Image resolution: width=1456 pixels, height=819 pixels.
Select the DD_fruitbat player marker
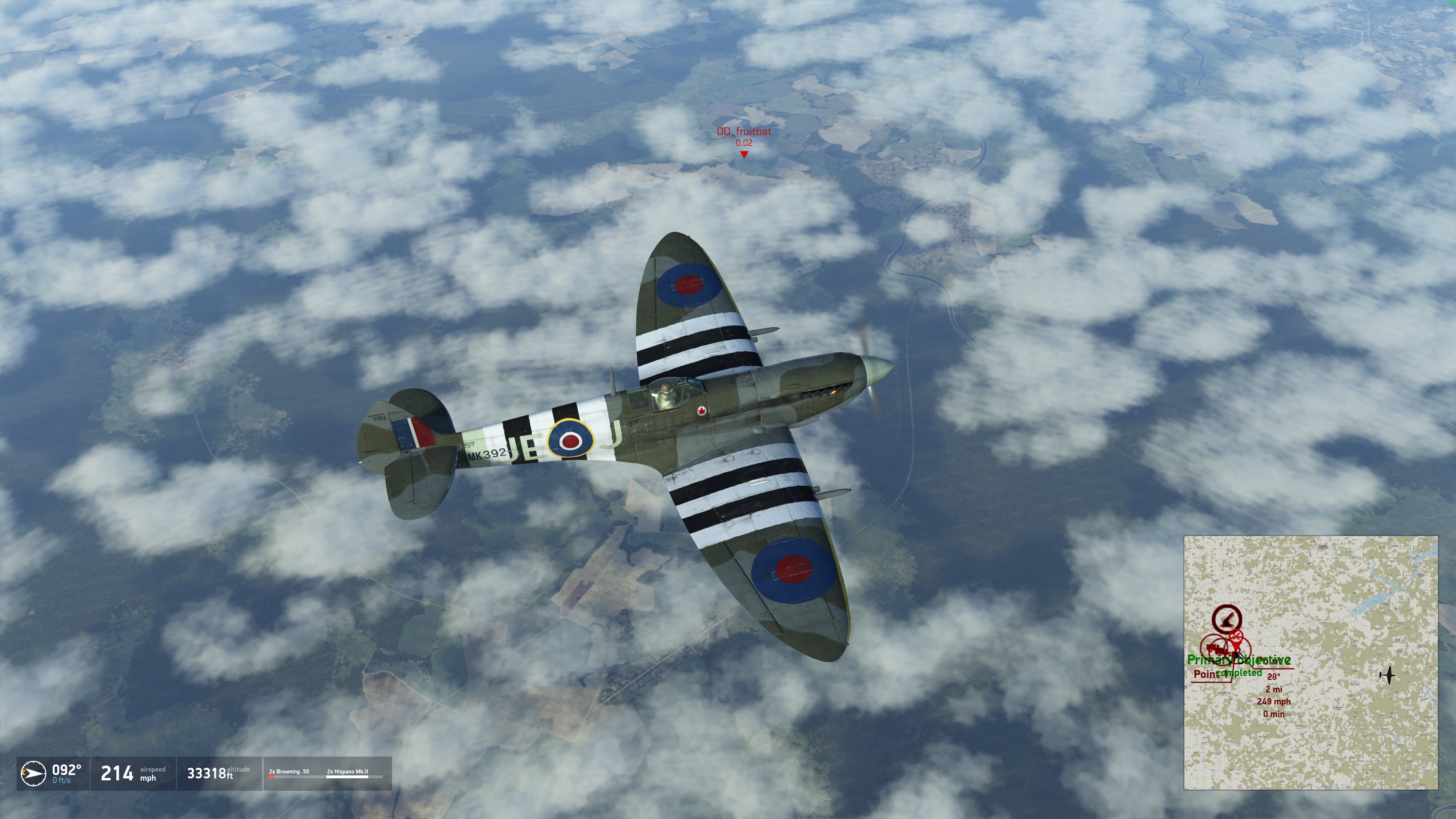coord(744,154)
